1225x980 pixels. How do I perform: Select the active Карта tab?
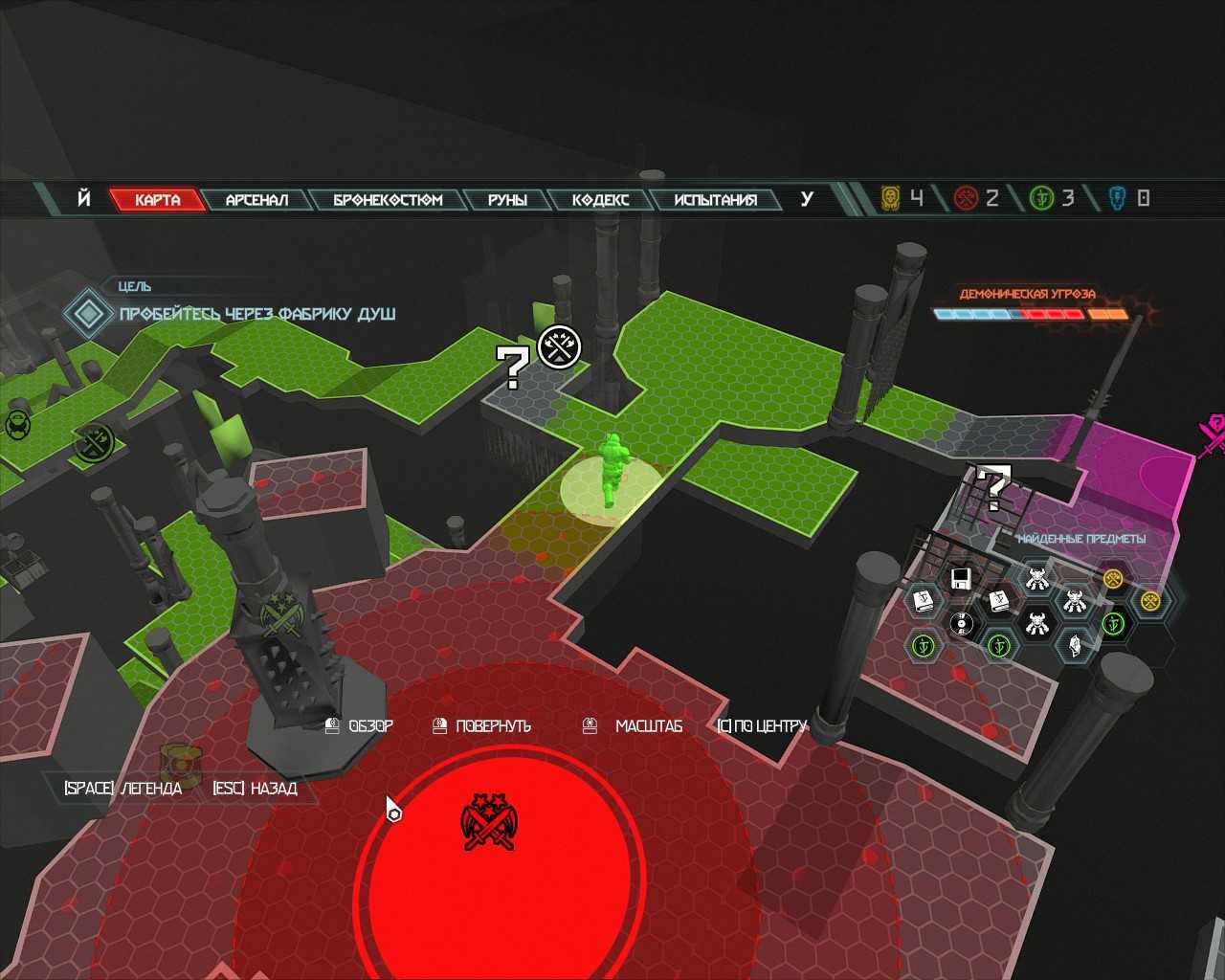point(158,199)
